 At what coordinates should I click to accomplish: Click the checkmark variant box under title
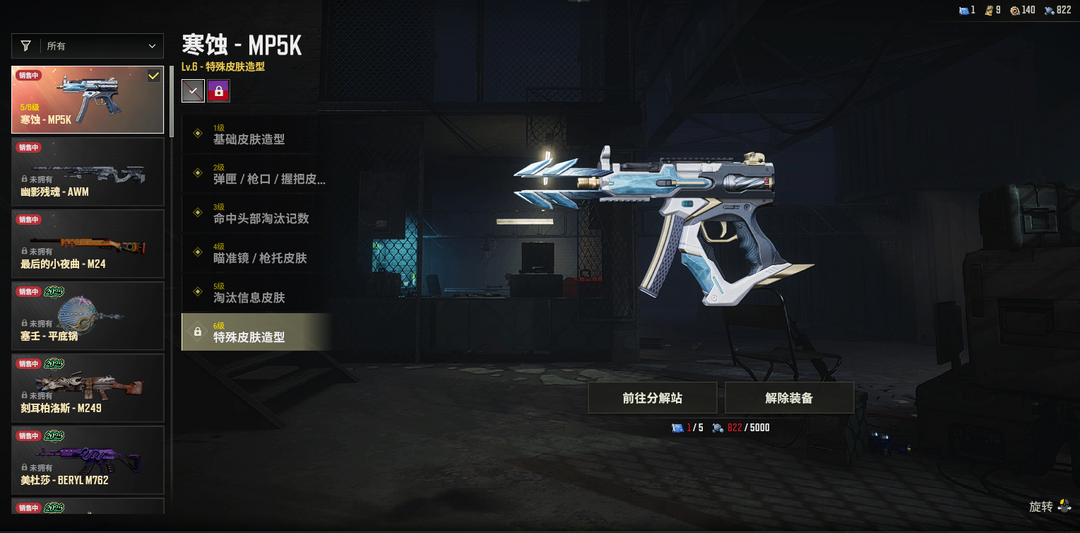(x=193, y=91)
